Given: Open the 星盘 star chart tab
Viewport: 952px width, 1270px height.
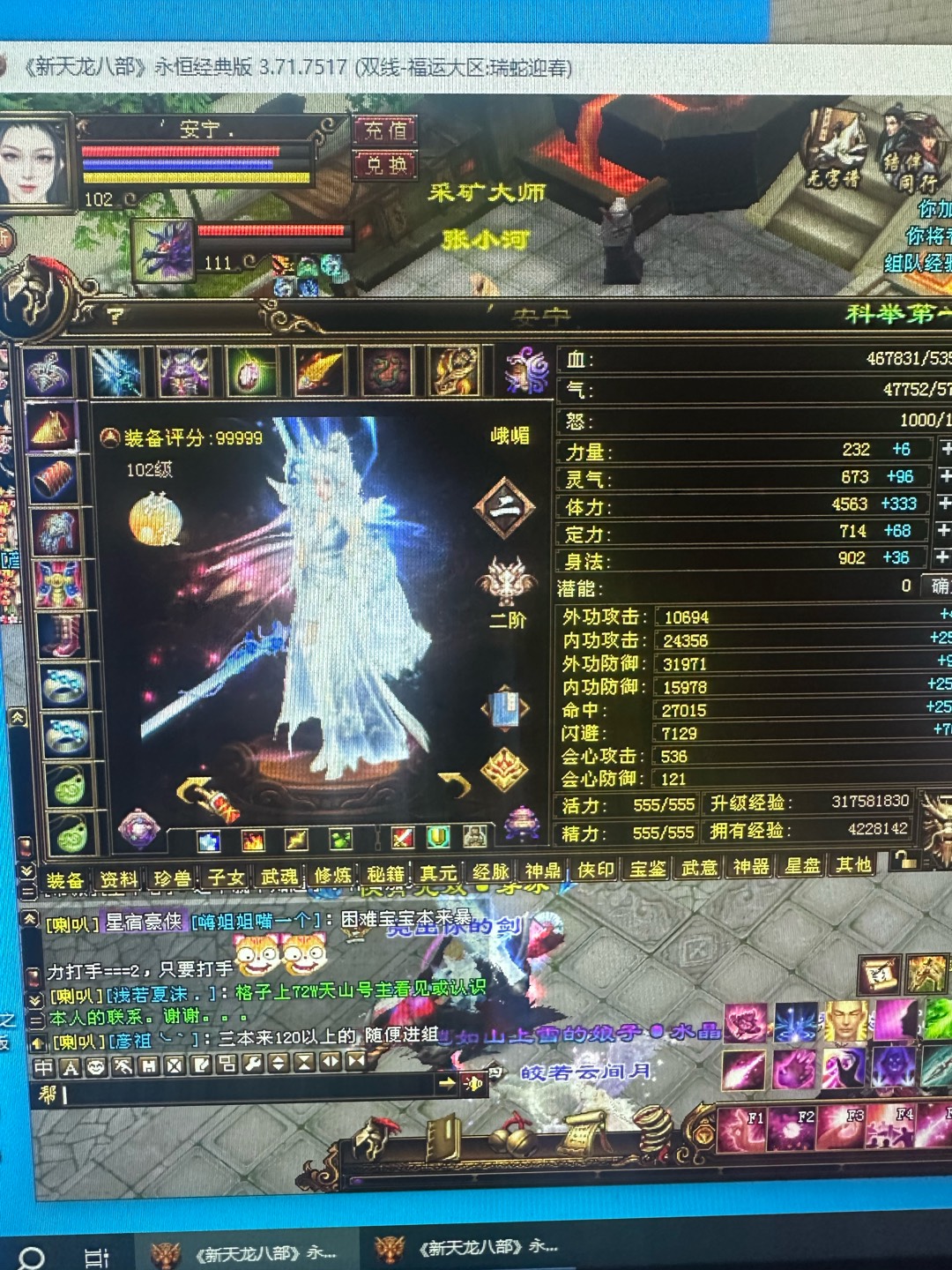Looking at the screenshot, I should pyautogui.click(x=802, y=866).
